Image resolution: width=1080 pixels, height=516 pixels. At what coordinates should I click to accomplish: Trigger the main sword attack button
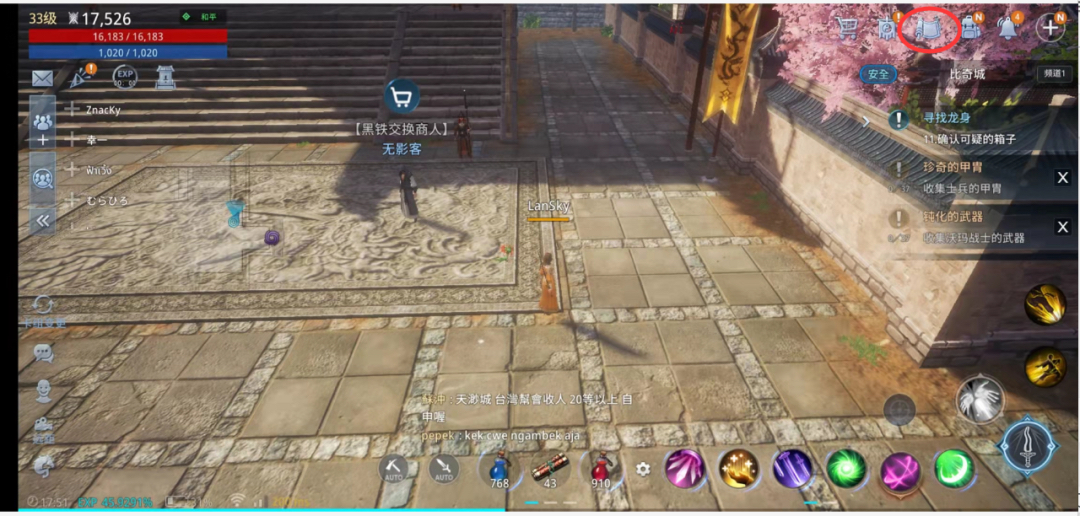1027,446
